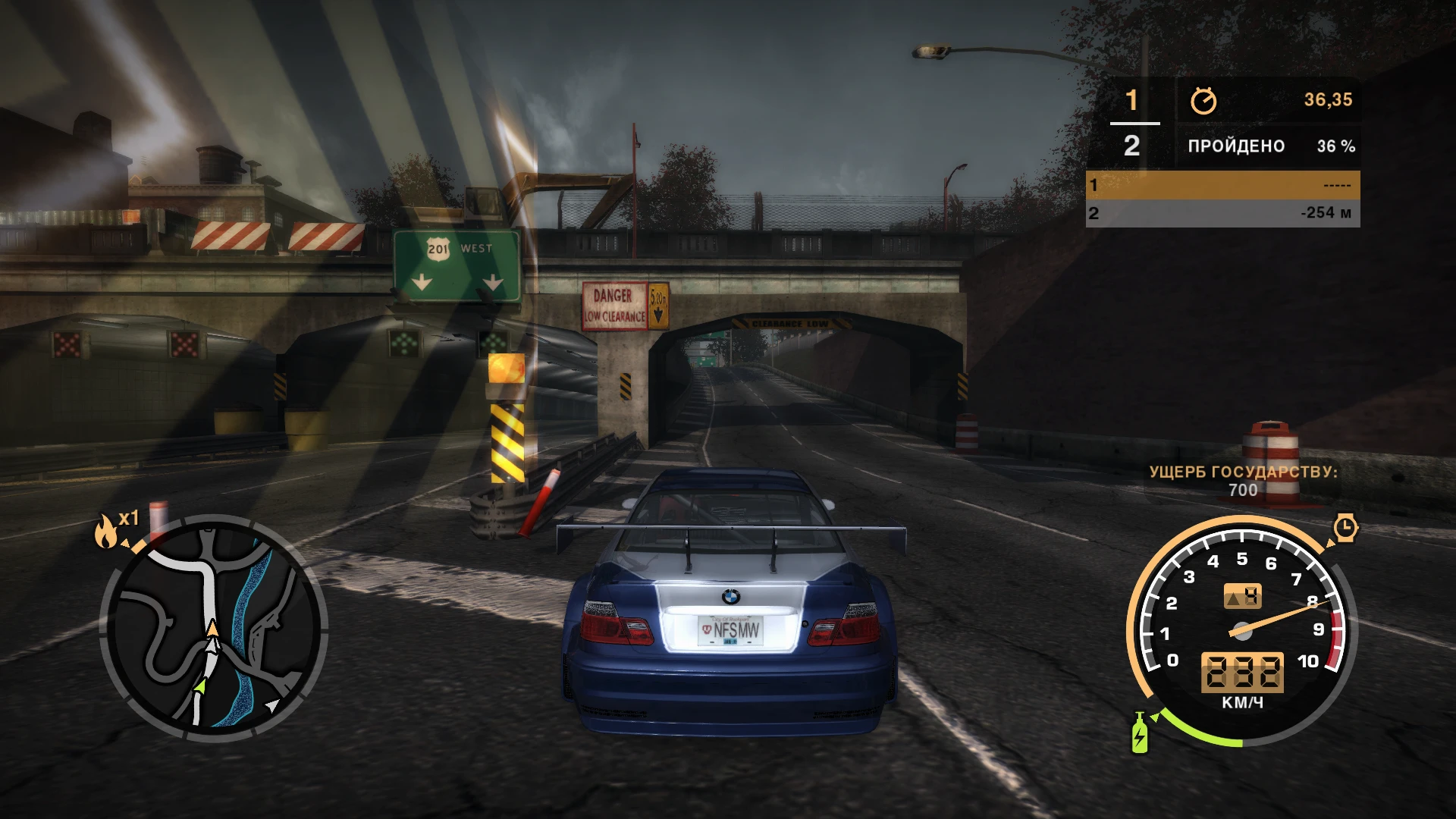1456x819 pixels.
Task: Toggle racer row 2 showing -254 м
Action: pyautogui.click(x=1222, y=213)
